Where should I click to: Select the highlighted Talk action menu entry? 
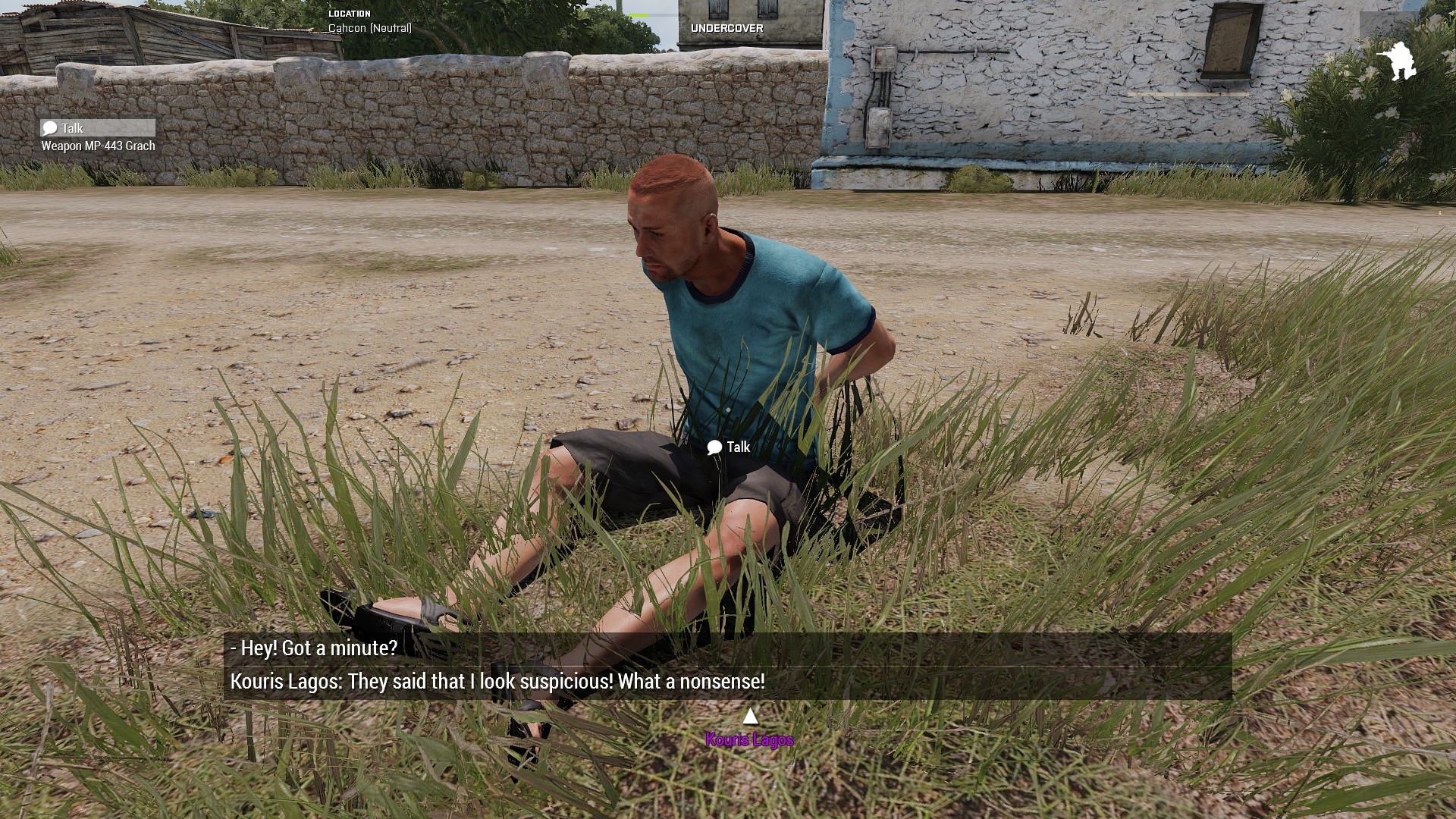[97, 128]
